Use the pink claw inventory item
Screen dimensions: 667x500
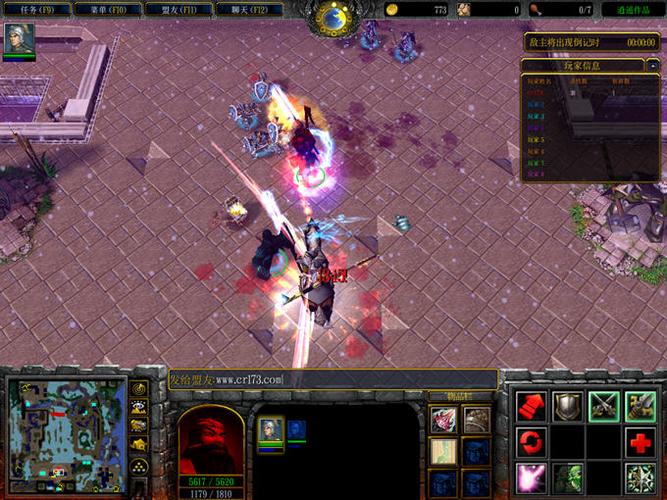coord(443,421)
